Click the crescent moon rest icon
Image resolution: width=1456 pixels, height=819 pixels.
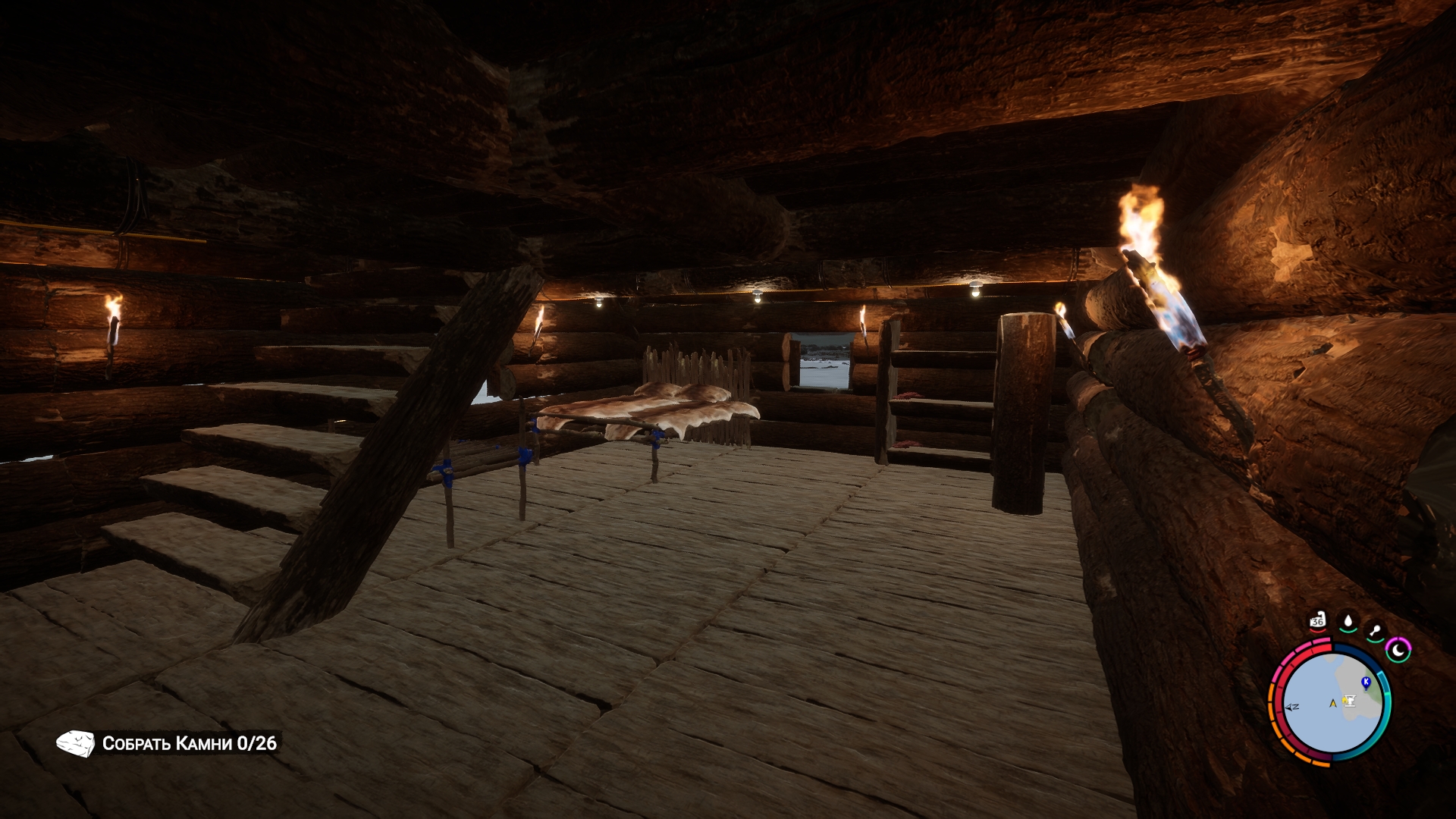point(1398,650)
